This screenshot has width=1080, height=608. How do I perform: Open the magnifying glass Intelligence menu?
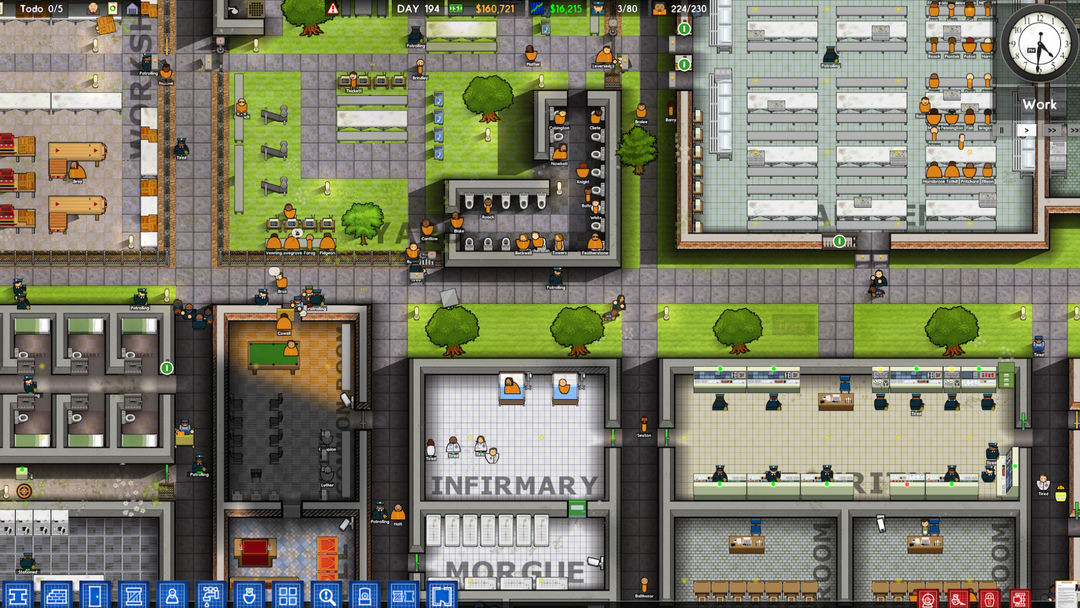pos(326,595)
